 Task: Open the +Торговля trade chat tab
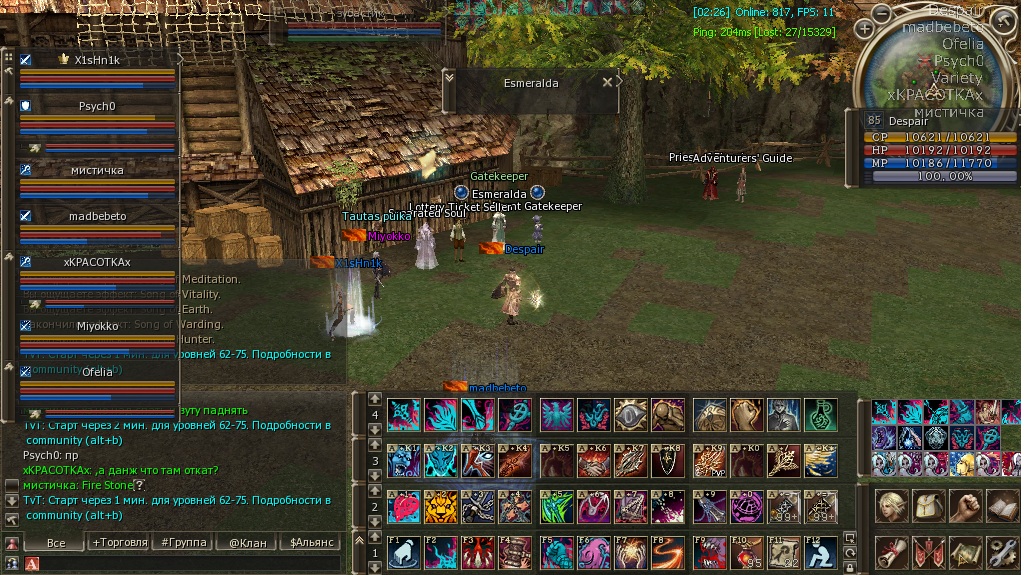tap(119, 542)
